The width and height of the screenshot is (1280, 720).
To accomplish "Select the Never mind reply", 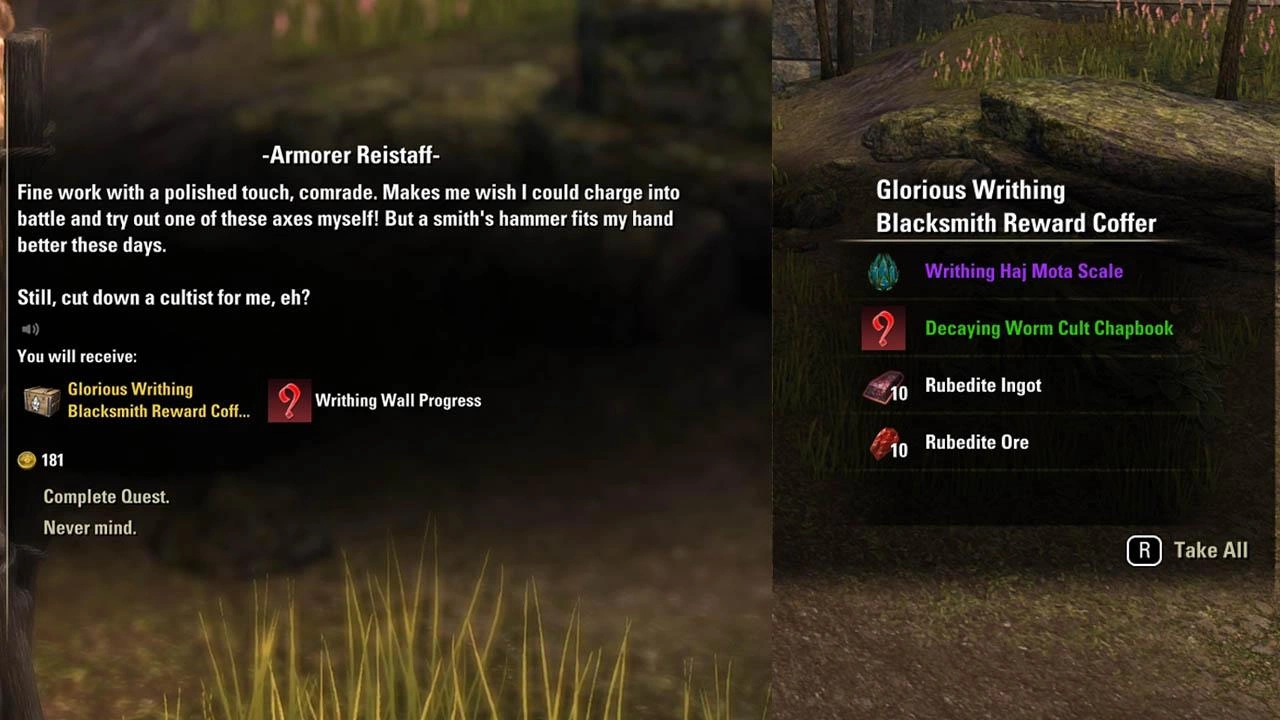I will [90, 528].
